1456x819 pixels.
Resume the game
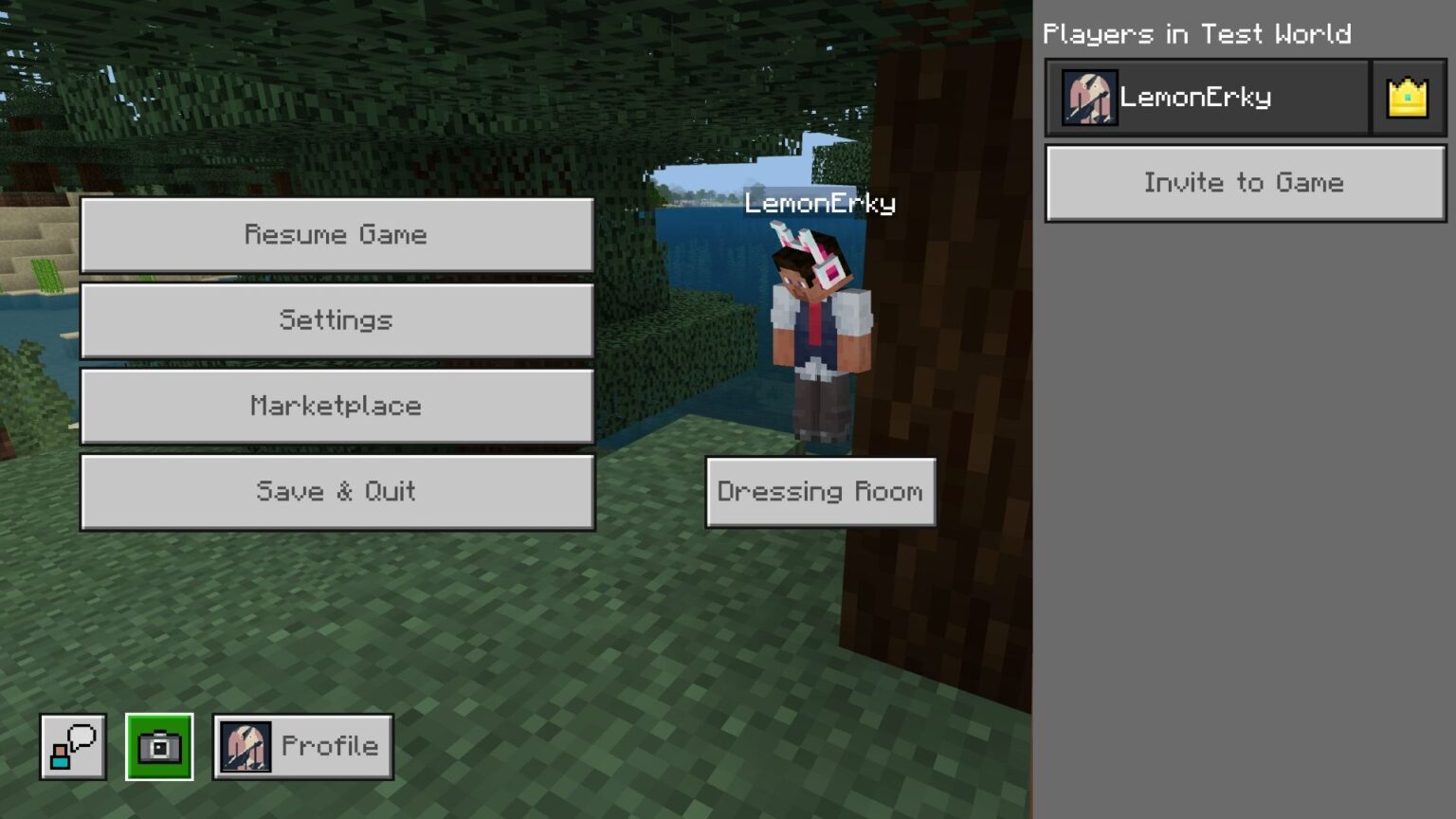(x=337, y=234)
